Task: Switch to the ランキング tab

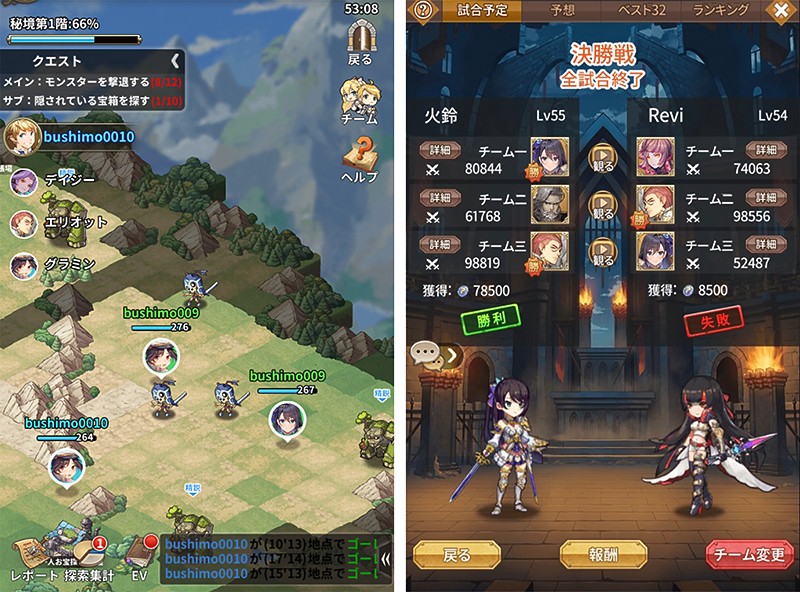Action: click(x=721, y=10)
